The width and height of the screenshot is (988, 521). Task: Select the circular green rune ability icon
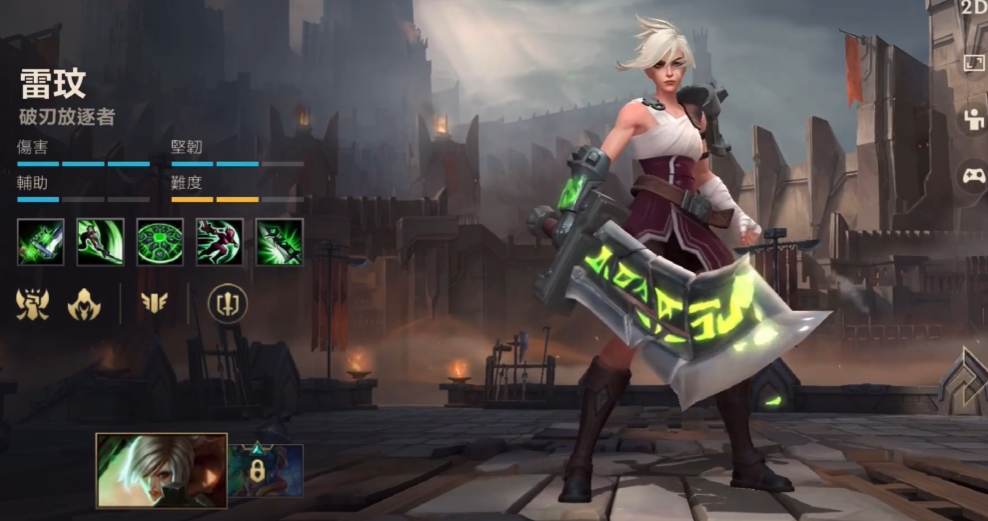pyautogui.click(x=160, y=242)
